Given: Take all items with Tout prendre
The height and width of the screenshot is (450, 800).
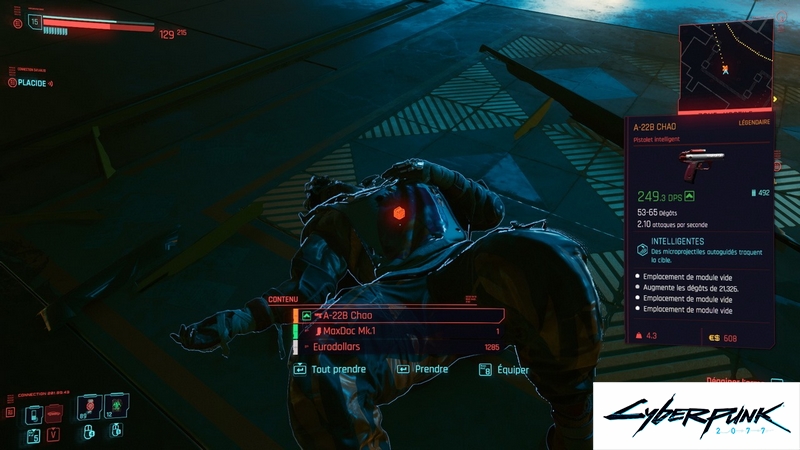Looking at the screenshot, I should (330, 369).
